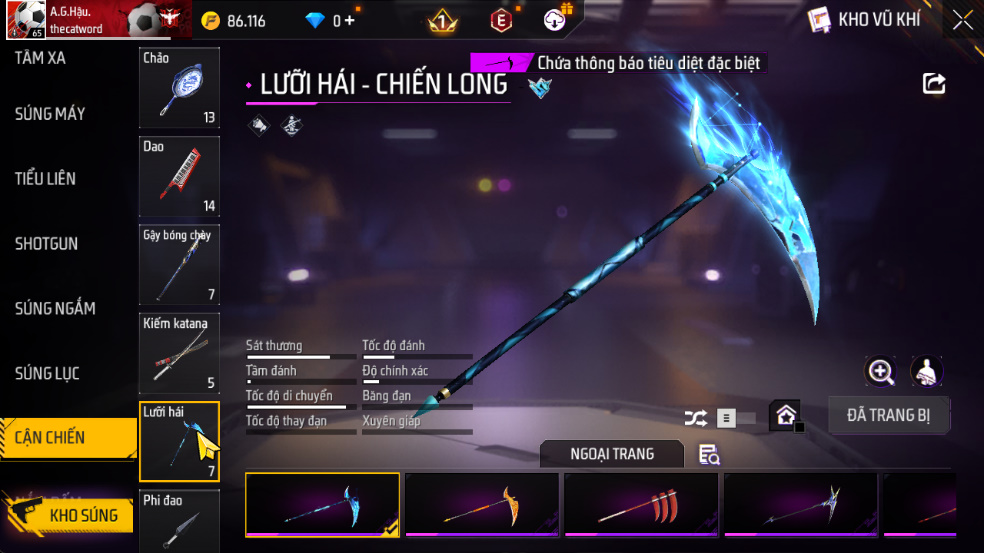This screenshot has width=984, height=553.
Task: Close the weapon armory screen
Action: [962, 20]
